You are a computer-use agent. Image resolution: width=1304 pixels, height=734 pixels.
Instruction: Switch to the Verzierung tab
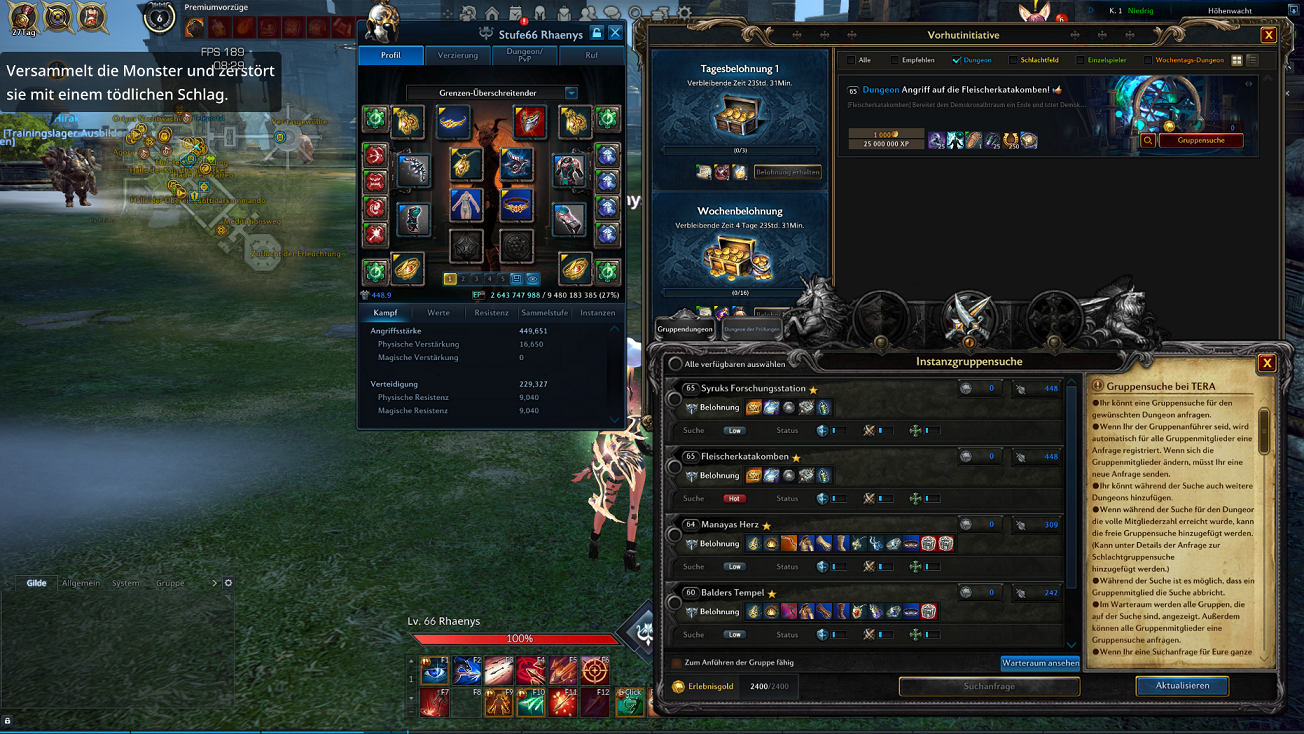pyautogui.click(x=458, y=55)
